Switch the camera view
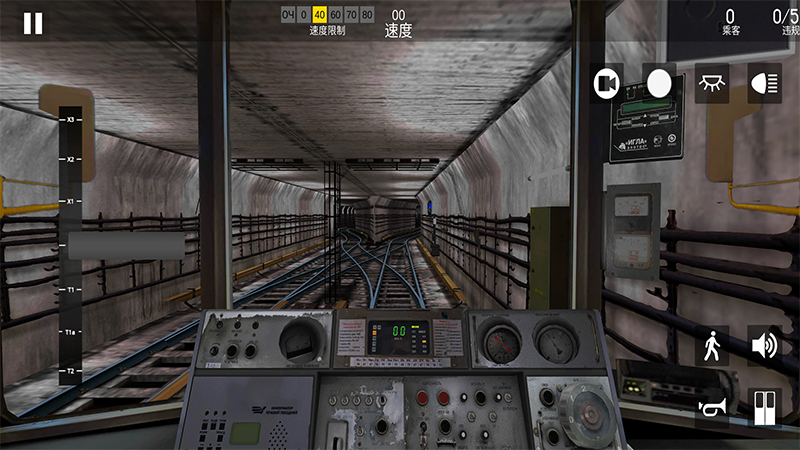Image resolution: width=800 pixels, height=450 pixels. tap(606, 84)
